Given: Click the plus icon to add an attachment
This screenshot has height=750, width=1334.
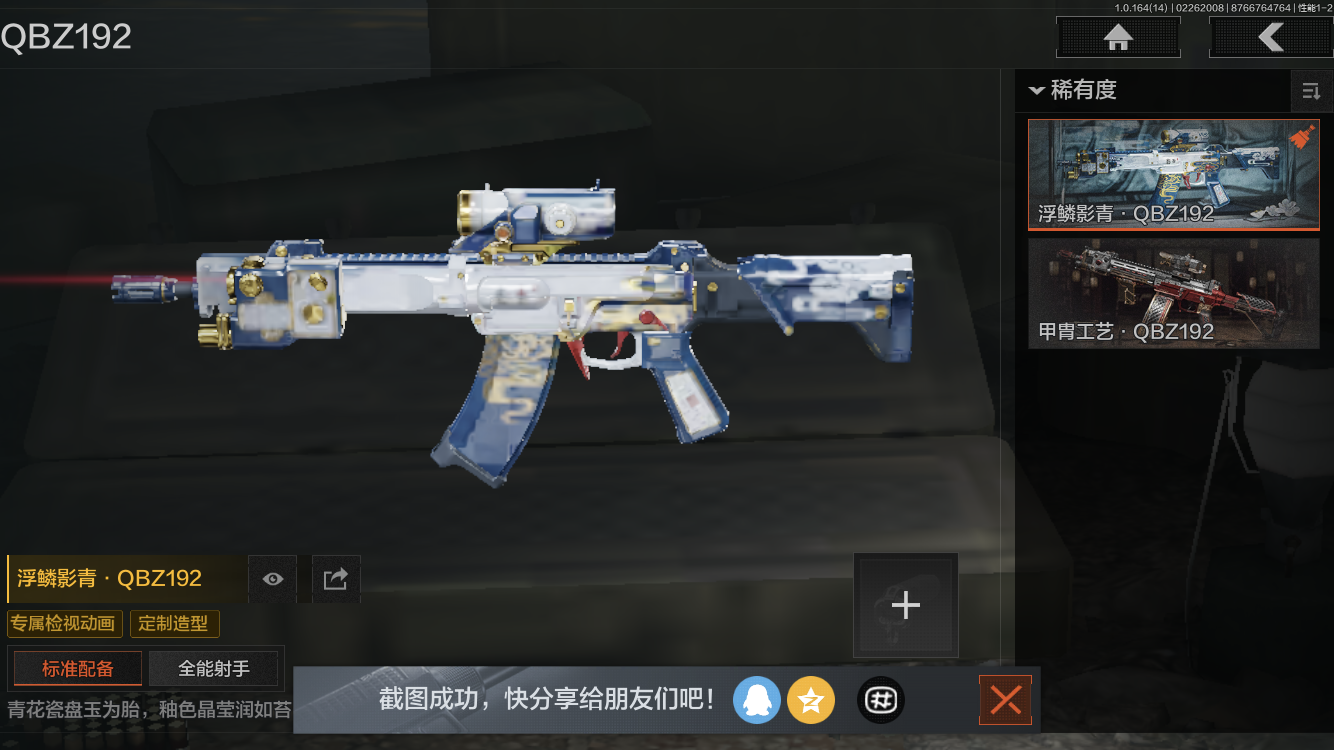Looking at the screenshot, I should 905,604.
